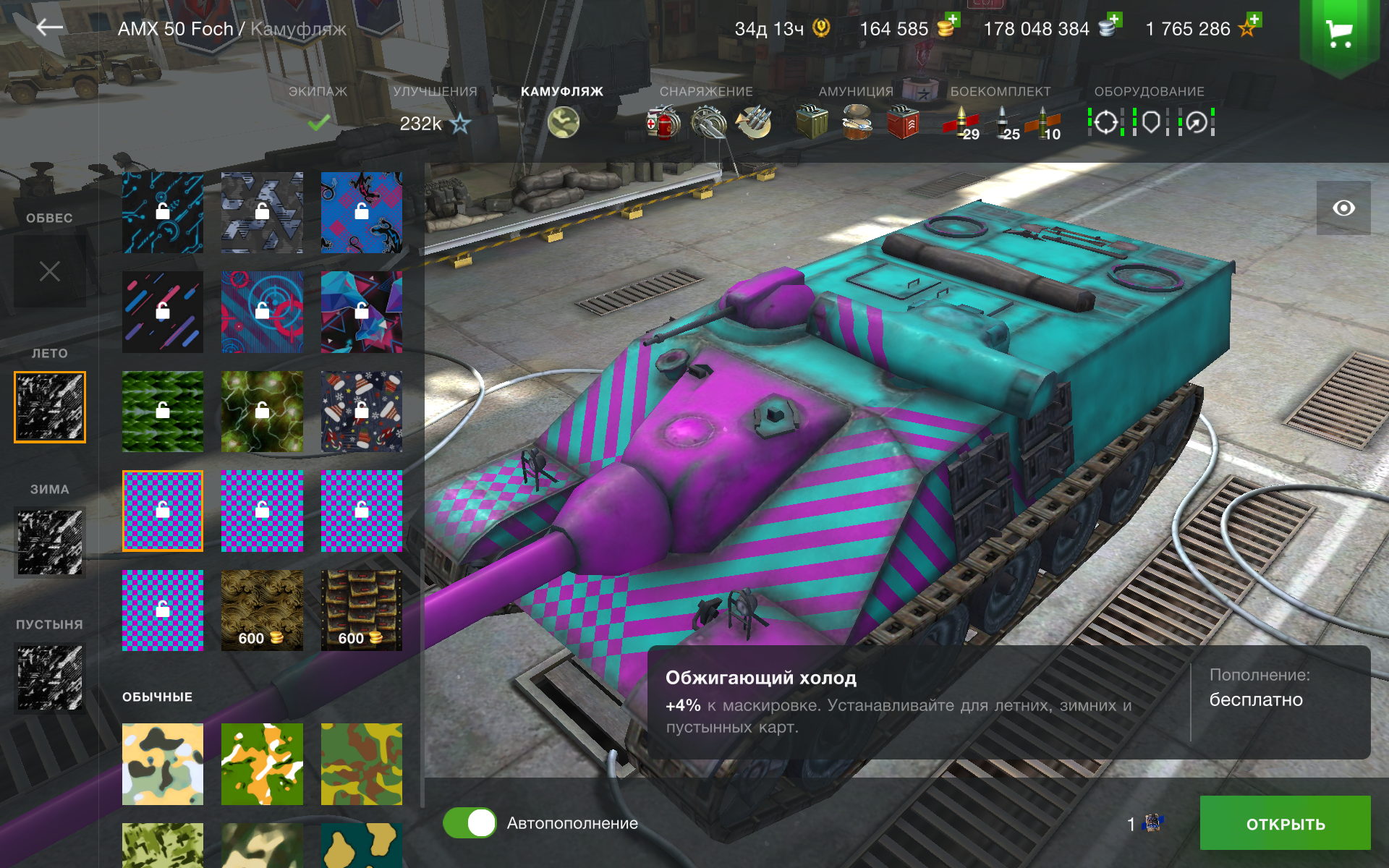This screenshot has width=1389, height=868.
Task: Choose the green Christmas tree camouflage
Action: point(163,412)
